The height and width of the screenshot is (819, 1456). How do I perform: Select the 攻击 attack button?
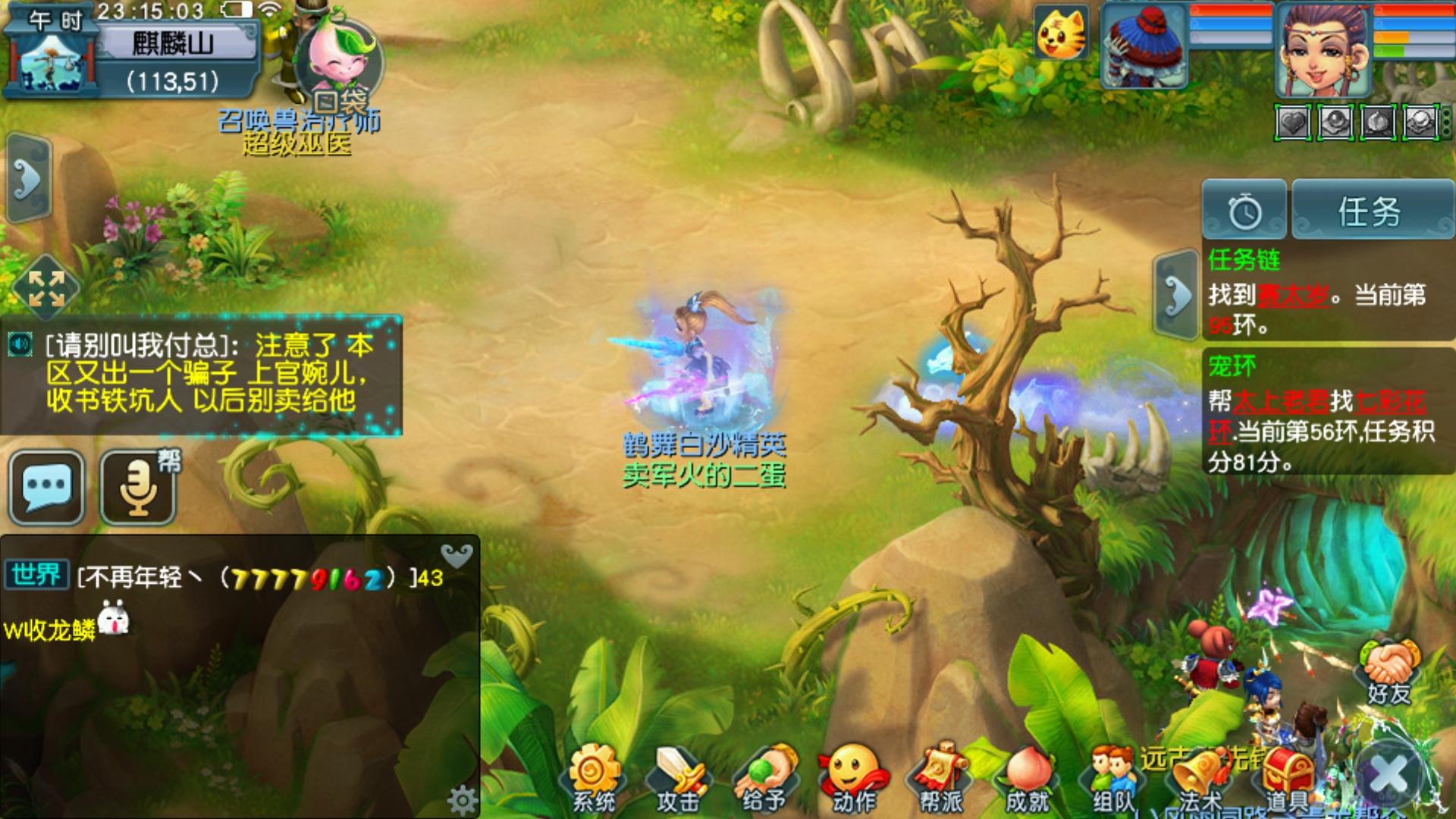(x=678, y=777)
